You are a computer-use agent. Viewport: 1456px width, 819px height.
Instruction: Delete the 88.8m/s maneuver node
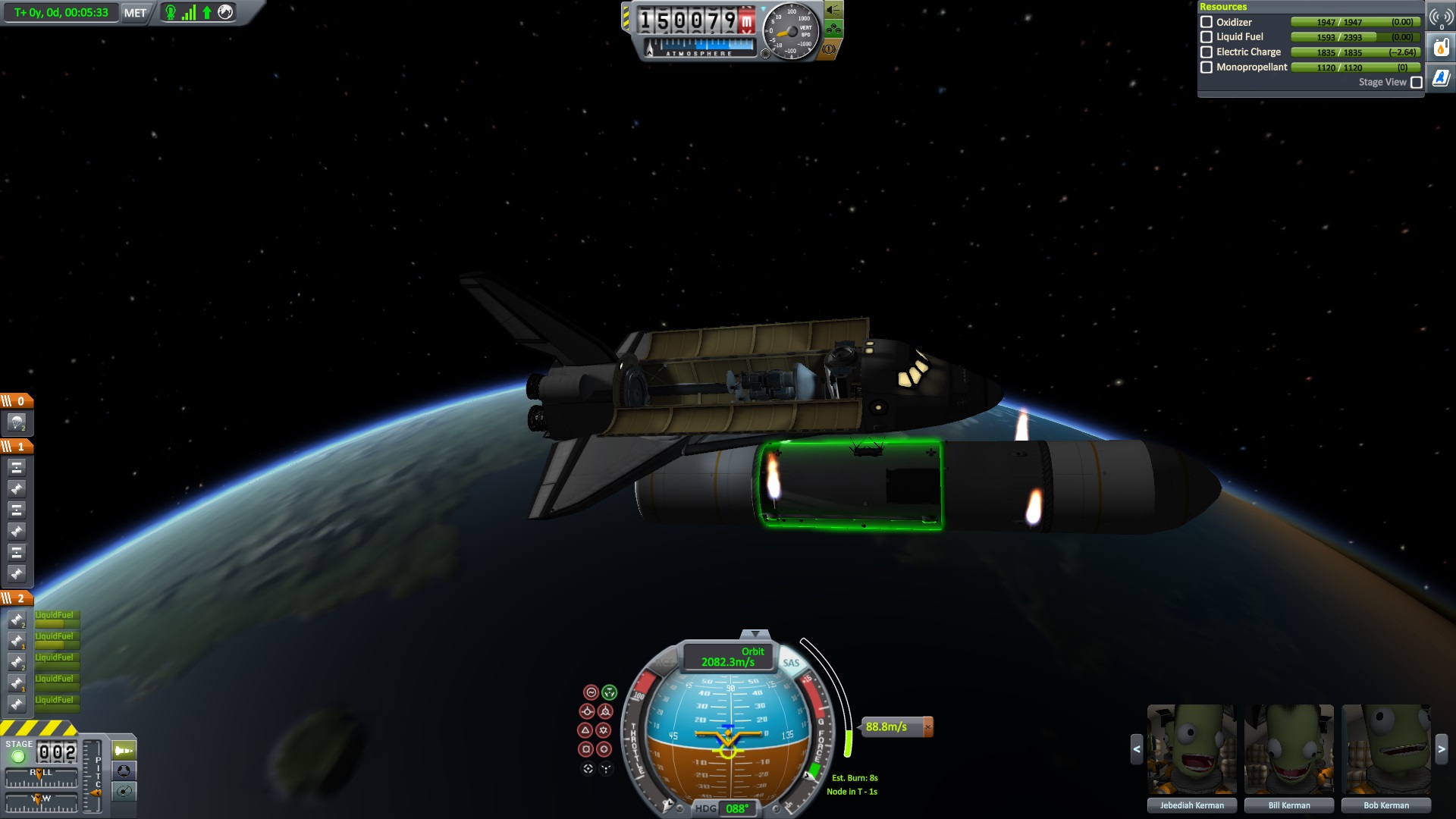927,726
